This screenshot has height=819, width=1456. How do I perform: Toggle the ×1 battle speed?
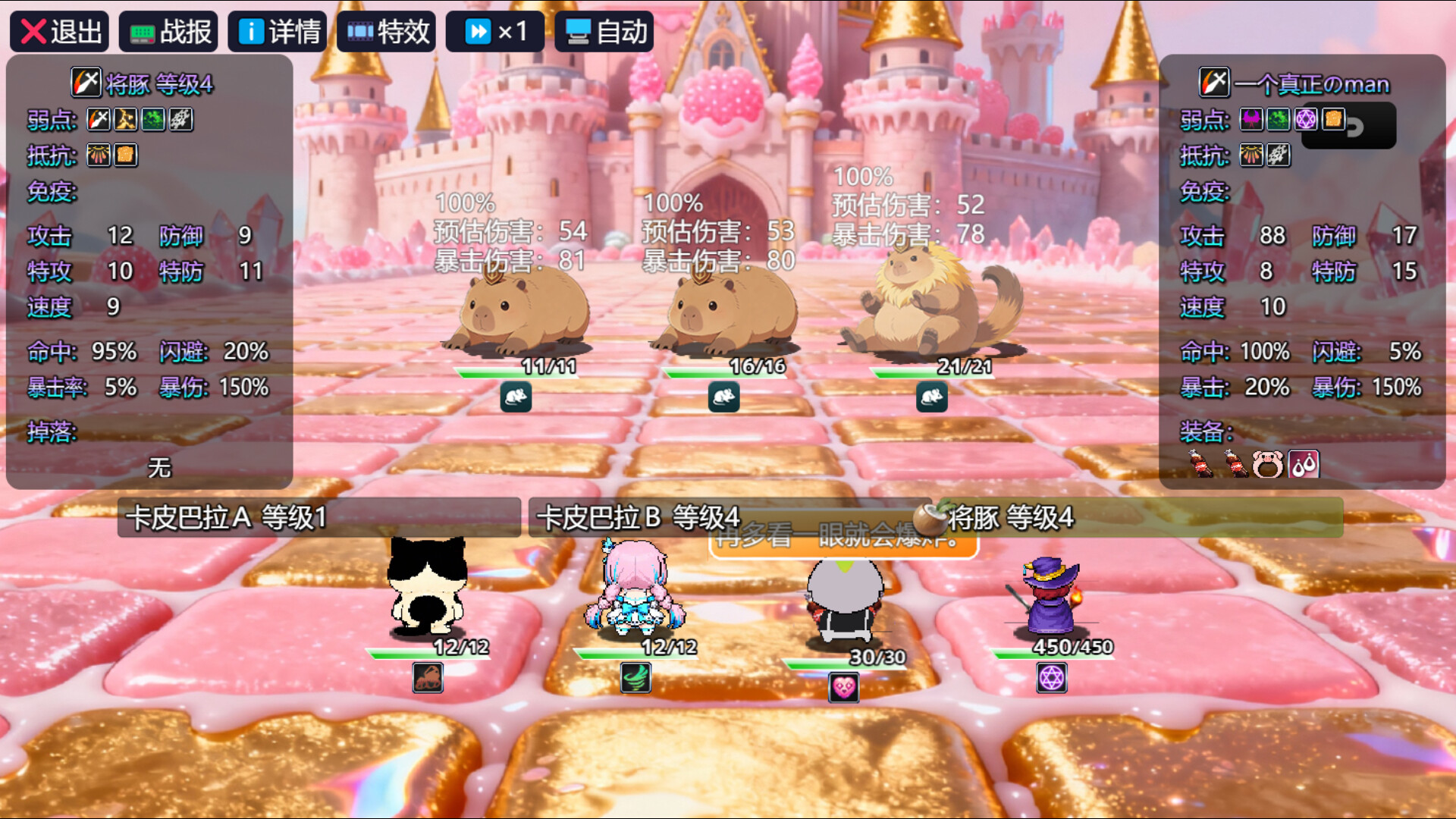496,31
